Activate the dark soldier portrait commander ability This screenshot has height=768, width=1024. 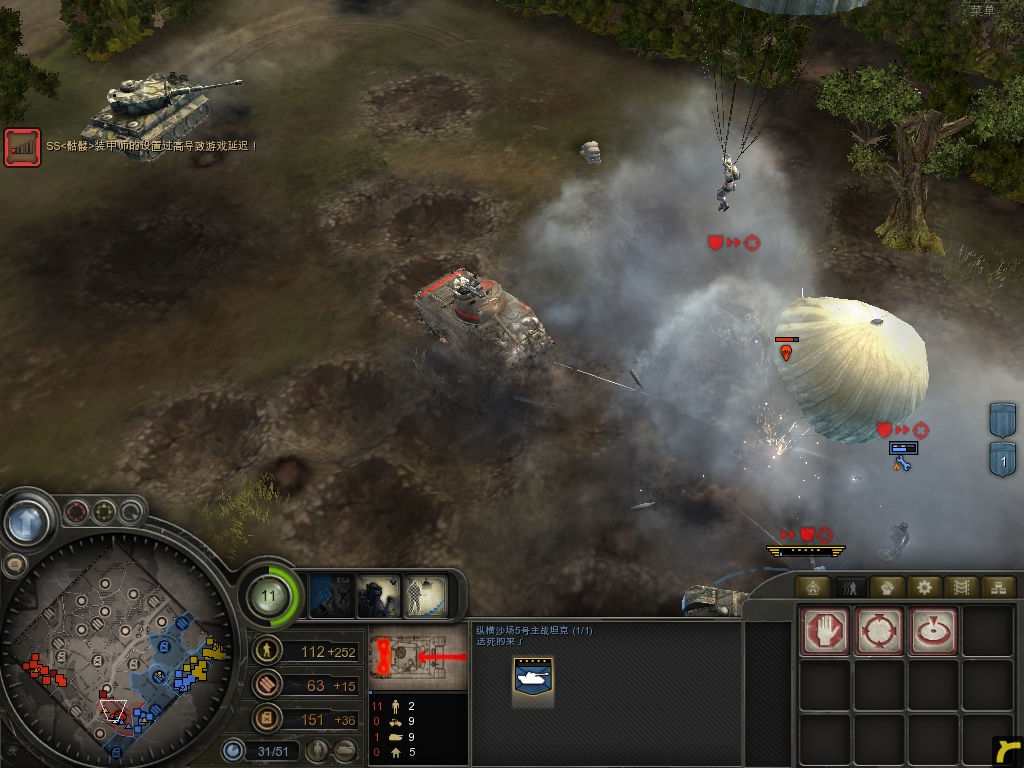click(378, 597)
